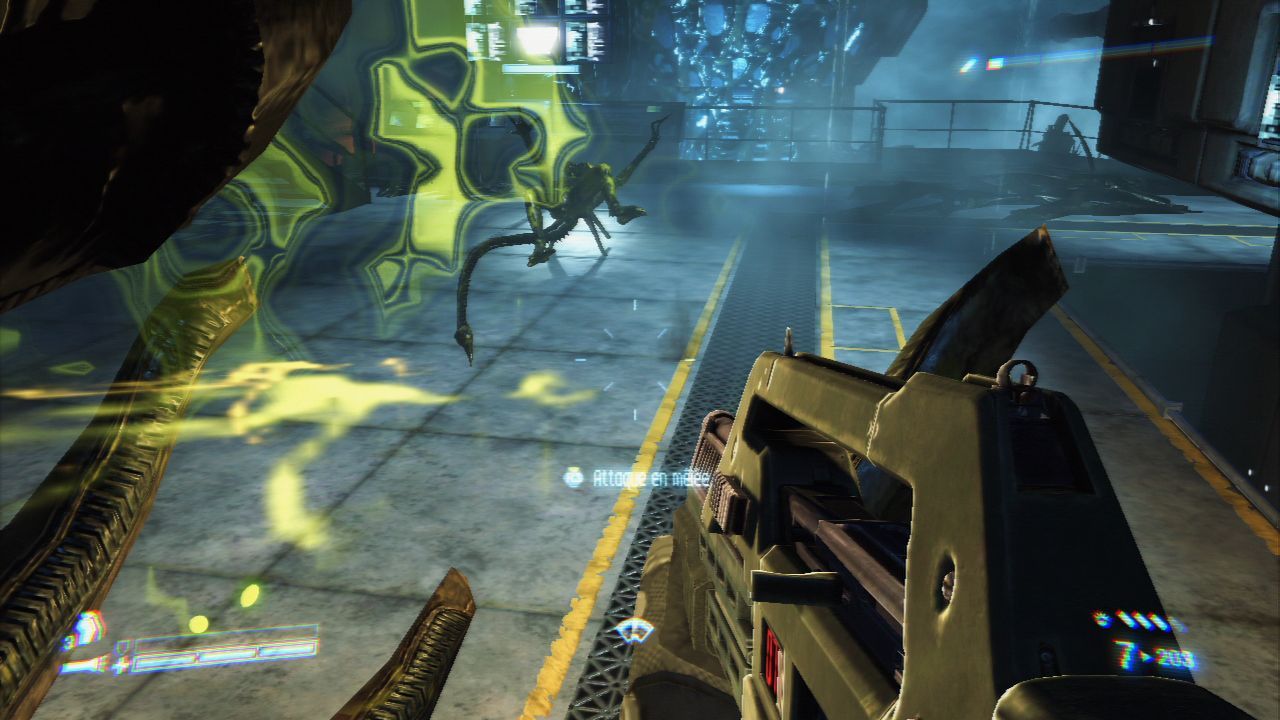The width and height of the screenshot is (1280, 720).
Task: Click the Attaque en mêlée prompt text
Action: [650, 477]
